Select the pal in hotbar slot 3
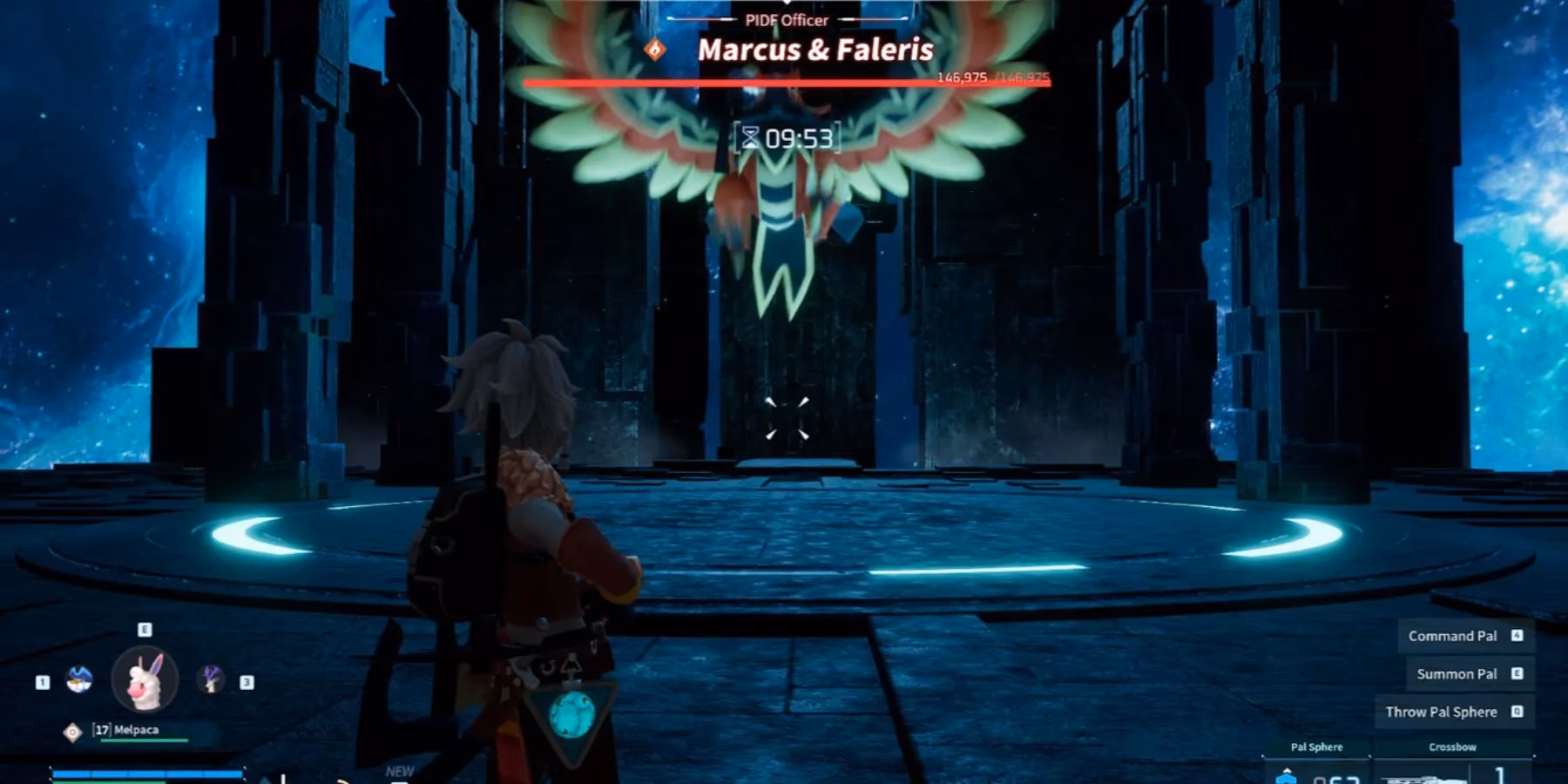 210,681
